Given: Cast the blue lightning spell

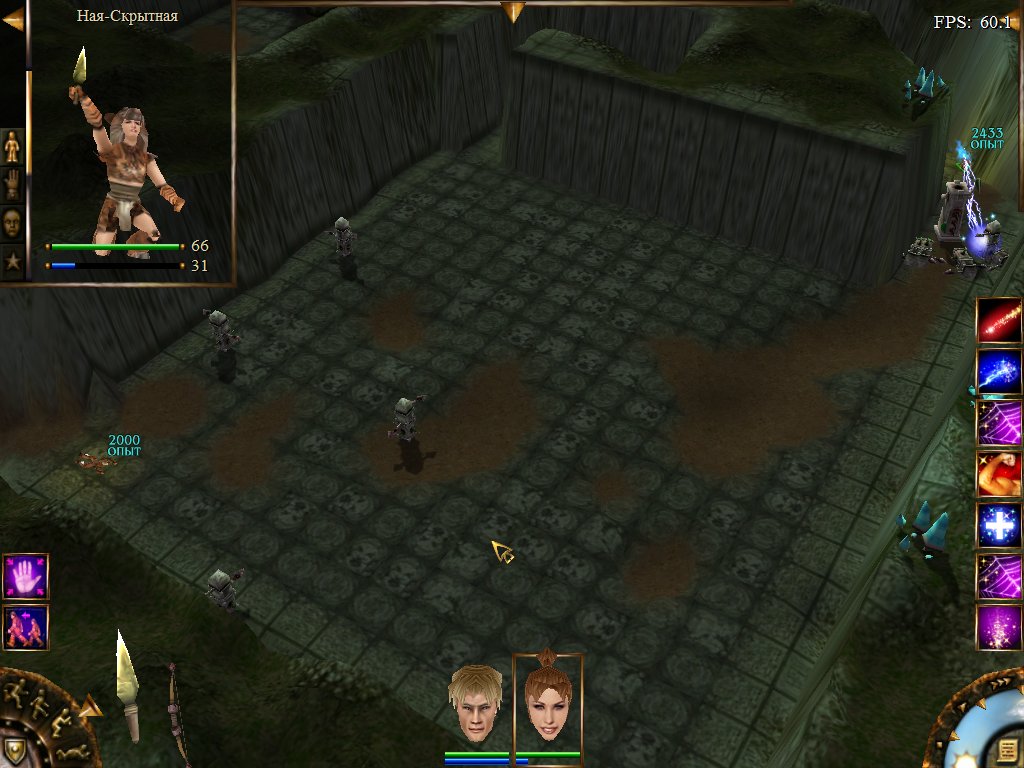Looking at the screenshot, I should click(x=999, y=372).
